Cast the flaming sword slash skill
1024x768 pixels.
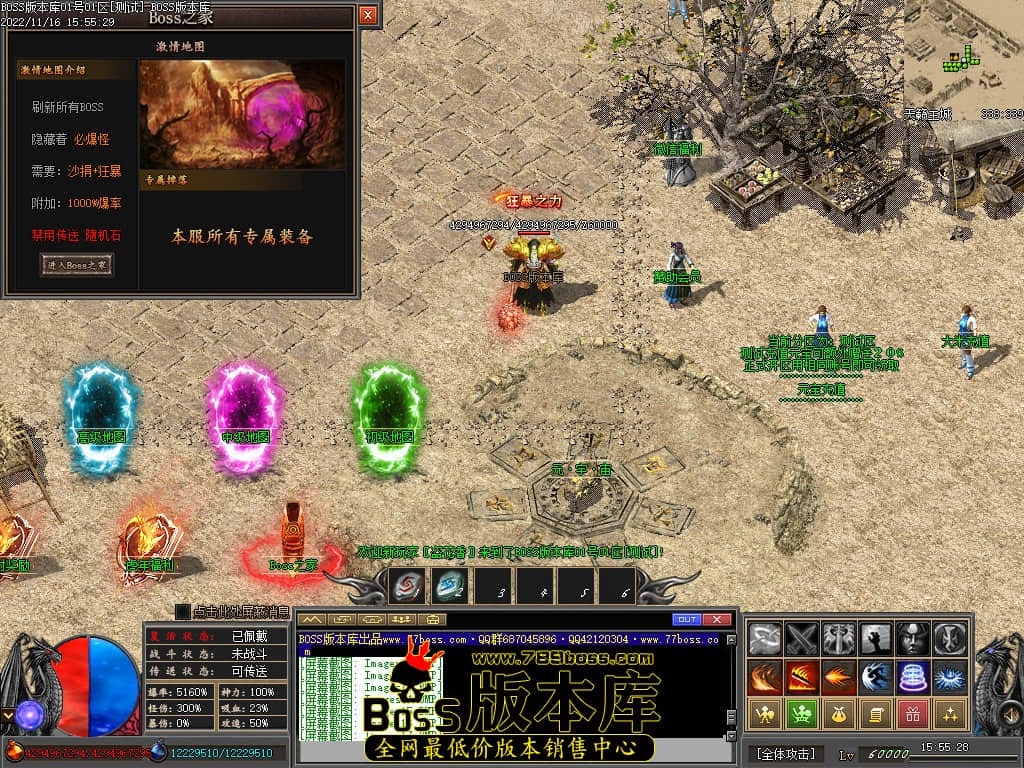tap(802, 677)
